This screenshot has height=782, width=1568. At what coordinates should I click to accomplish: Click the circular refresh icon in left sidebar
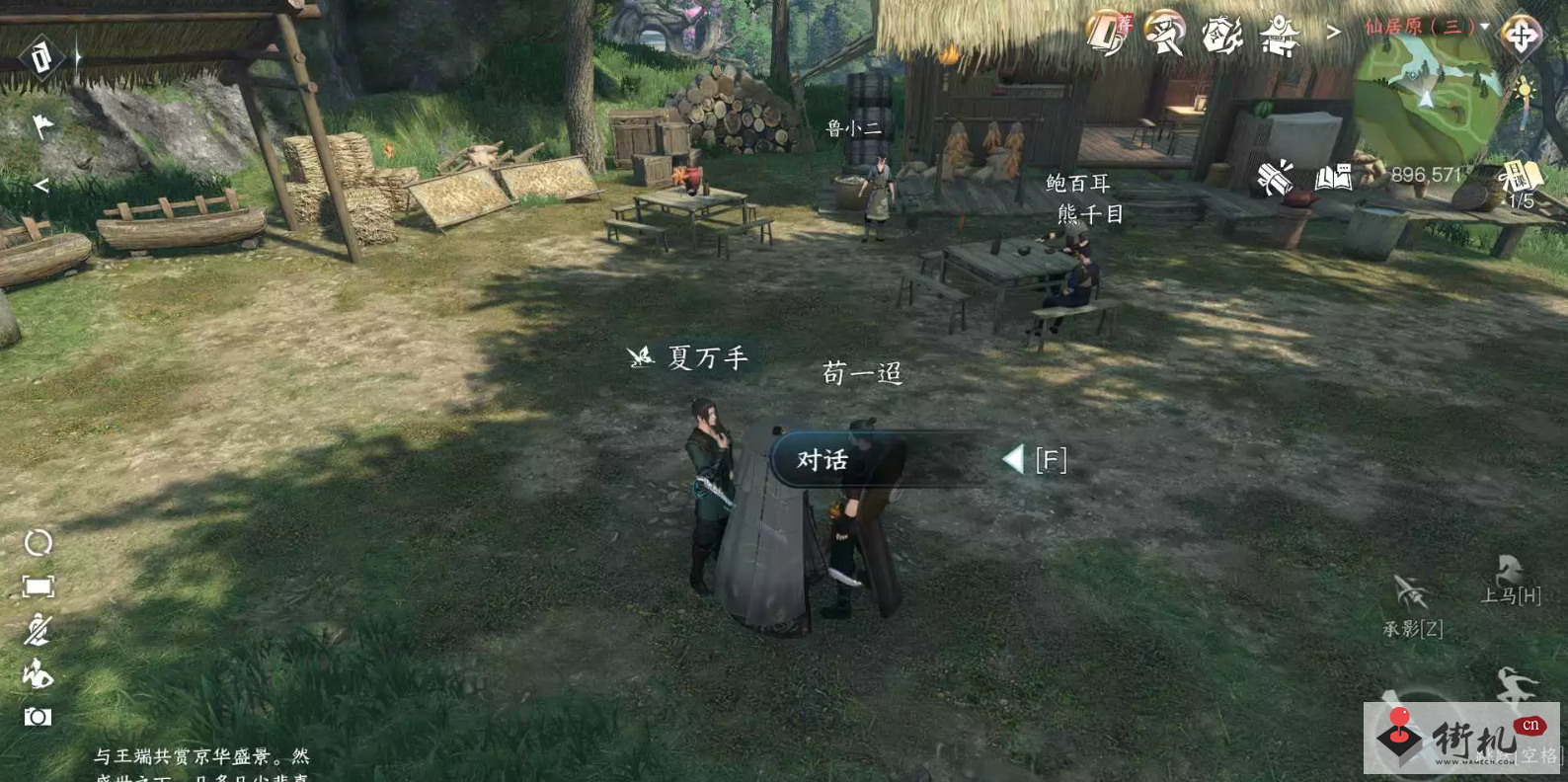point(38,541)
